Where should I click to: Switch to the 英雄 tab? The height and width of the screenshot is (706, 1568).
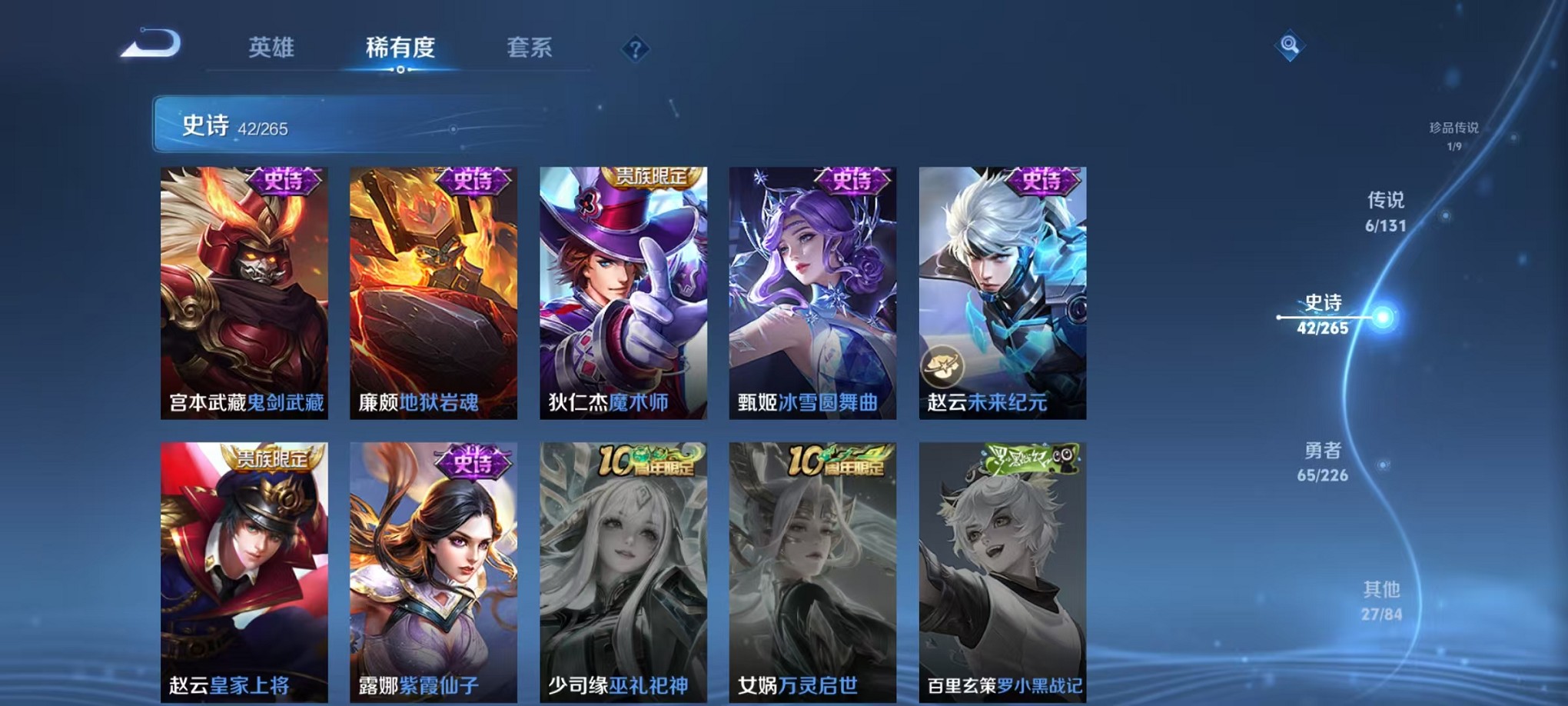(272, 48)
